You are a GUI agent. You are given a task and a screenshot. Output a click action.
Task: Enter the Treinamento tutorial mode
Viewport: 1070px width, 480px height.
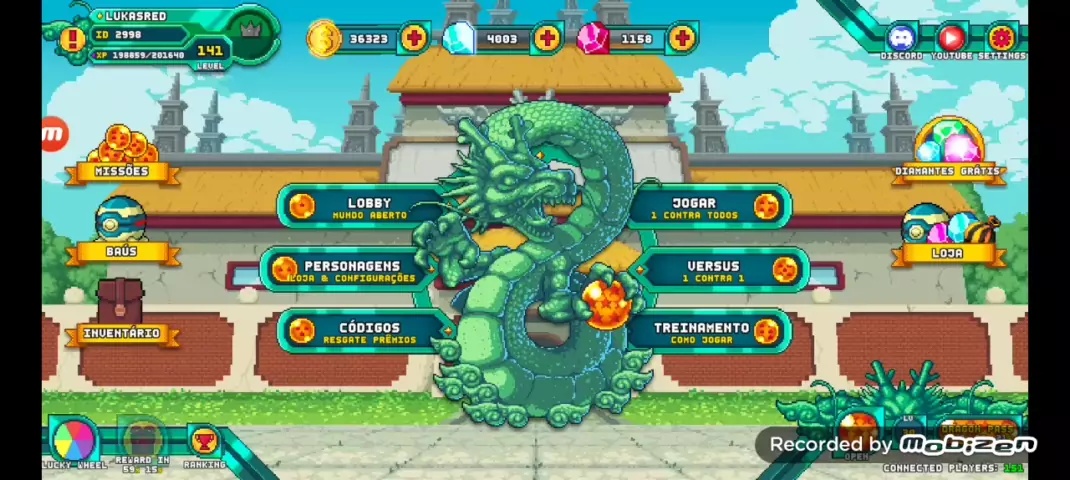click(712, 332)
